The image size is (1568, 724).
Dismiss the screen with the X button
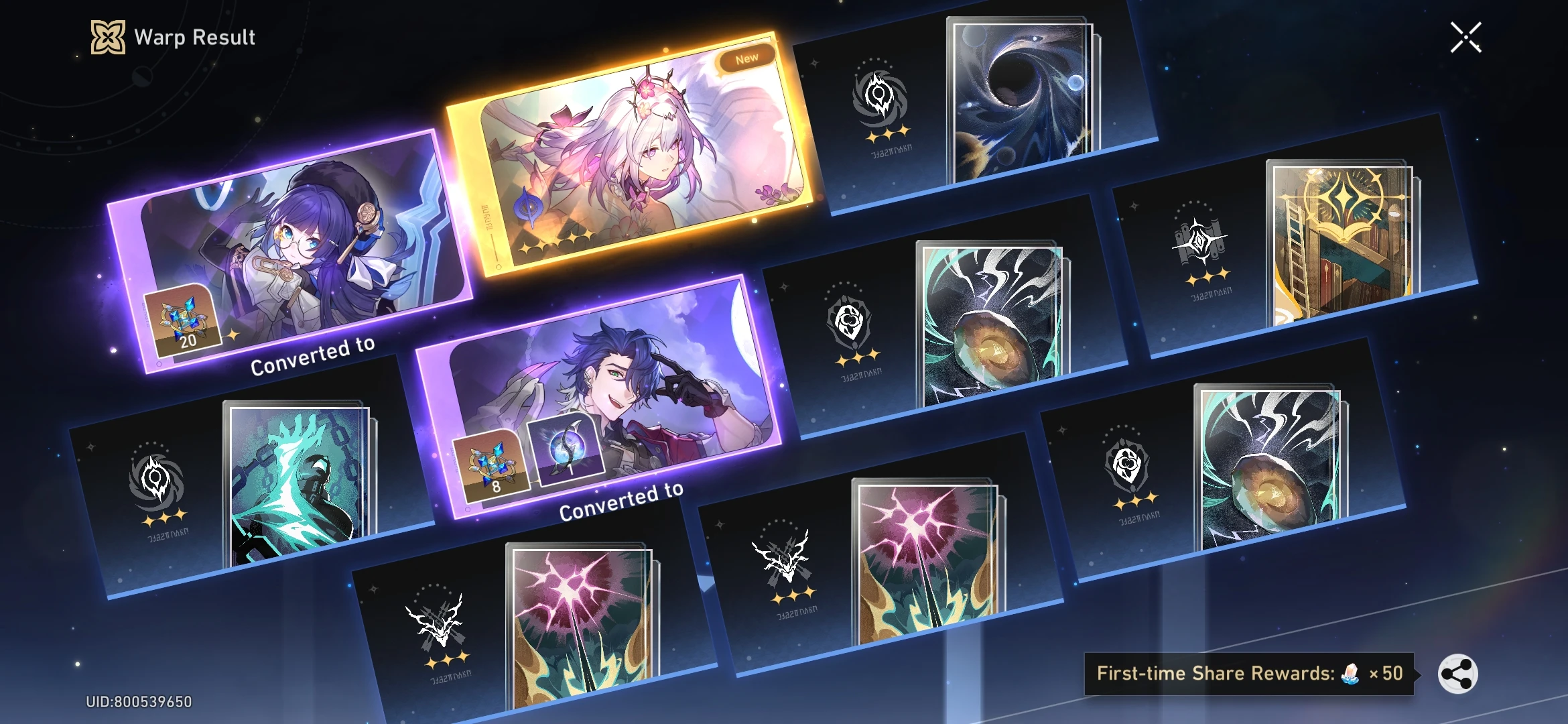click(x=1466, y=37)
